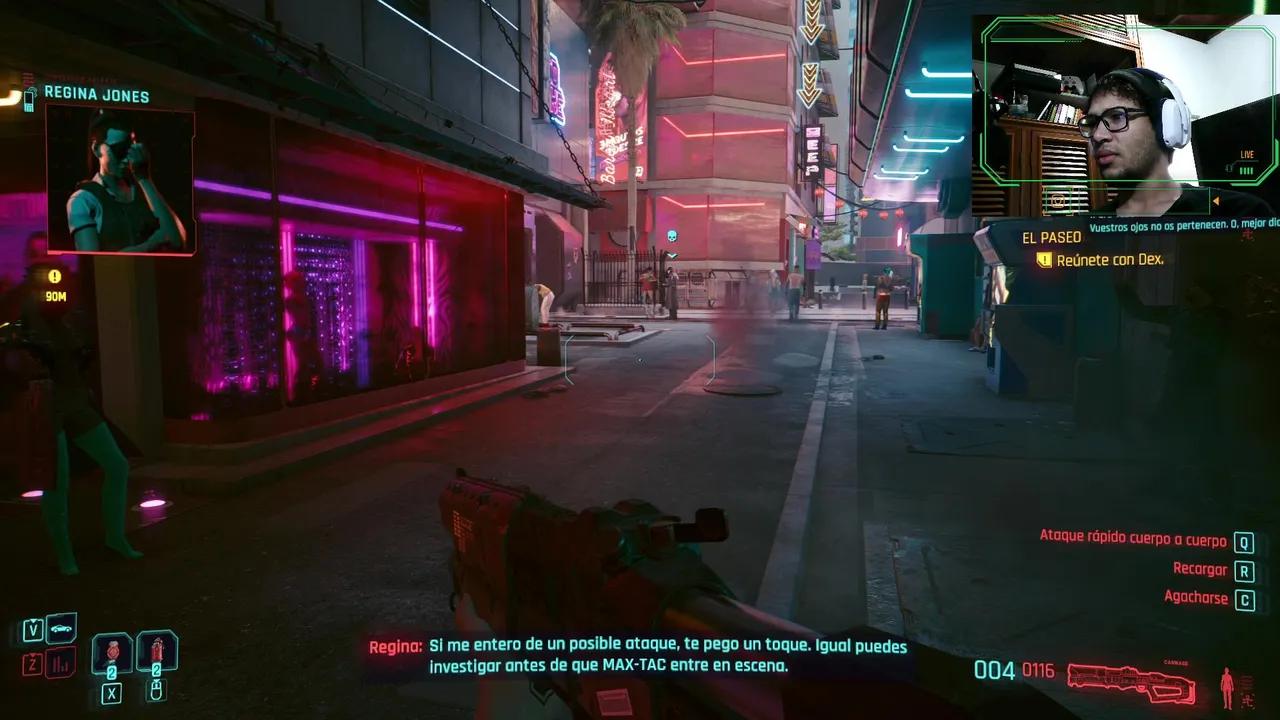Screen dimensions: 1280x720
Task: Select the 'Reúnete con Dex' objective
Action: pos(1109,259)
